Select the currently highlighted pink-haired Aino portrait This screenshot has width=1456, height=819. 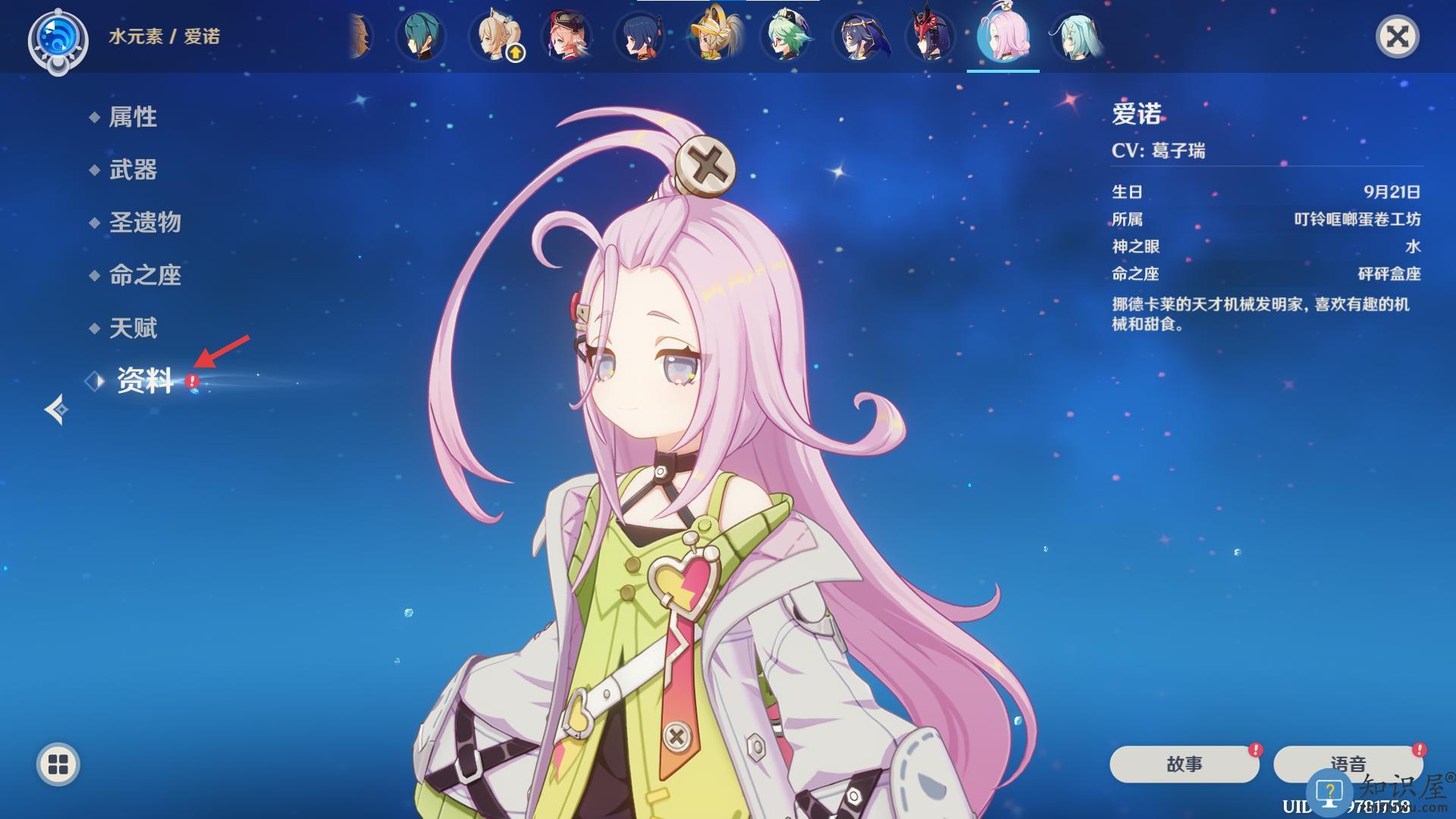(1003, 36)
